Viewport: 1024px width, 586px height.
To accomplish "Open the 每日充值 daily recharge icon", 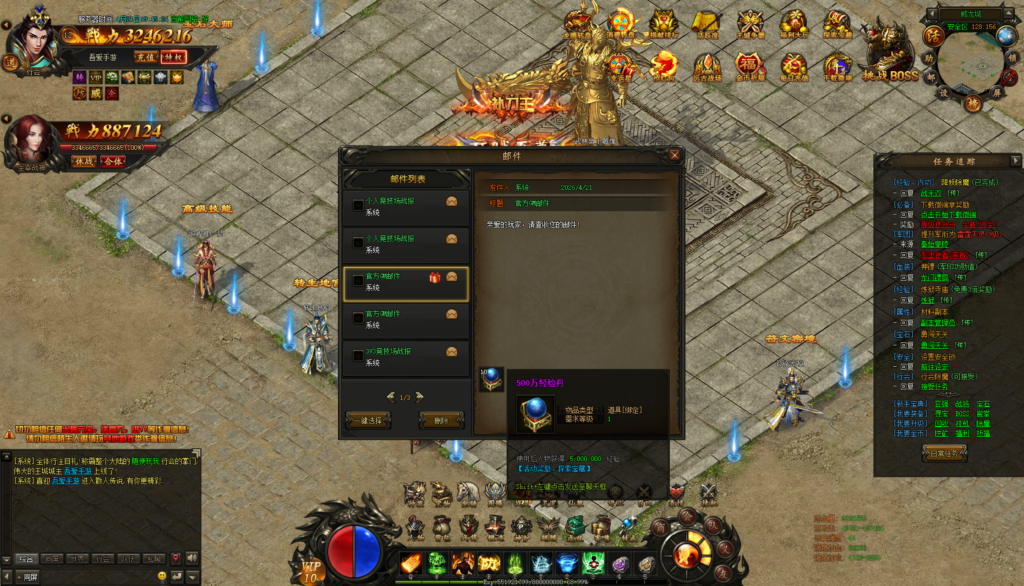I will click(x=793, y=66).
